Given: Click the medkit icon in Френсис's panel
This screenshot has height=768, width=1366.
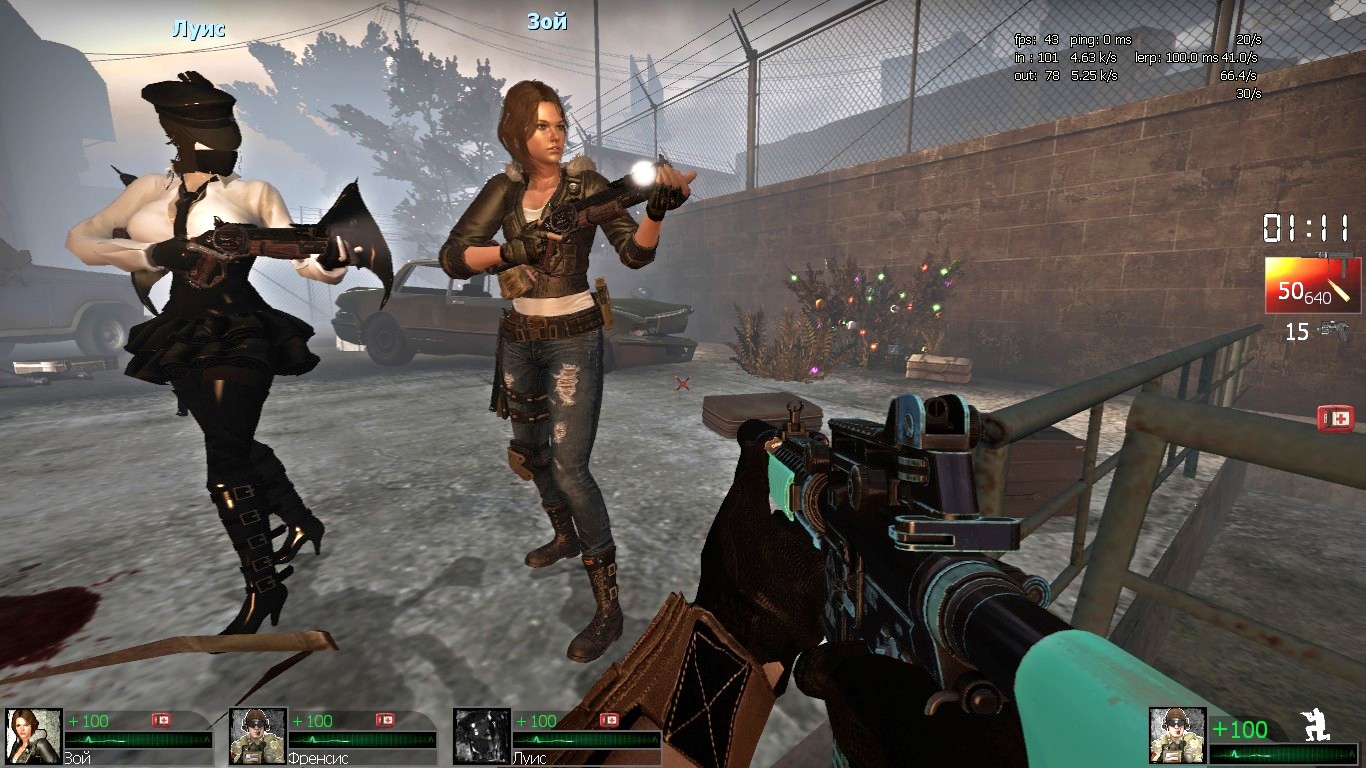Looking at the screenshot, I should (385, 720).
